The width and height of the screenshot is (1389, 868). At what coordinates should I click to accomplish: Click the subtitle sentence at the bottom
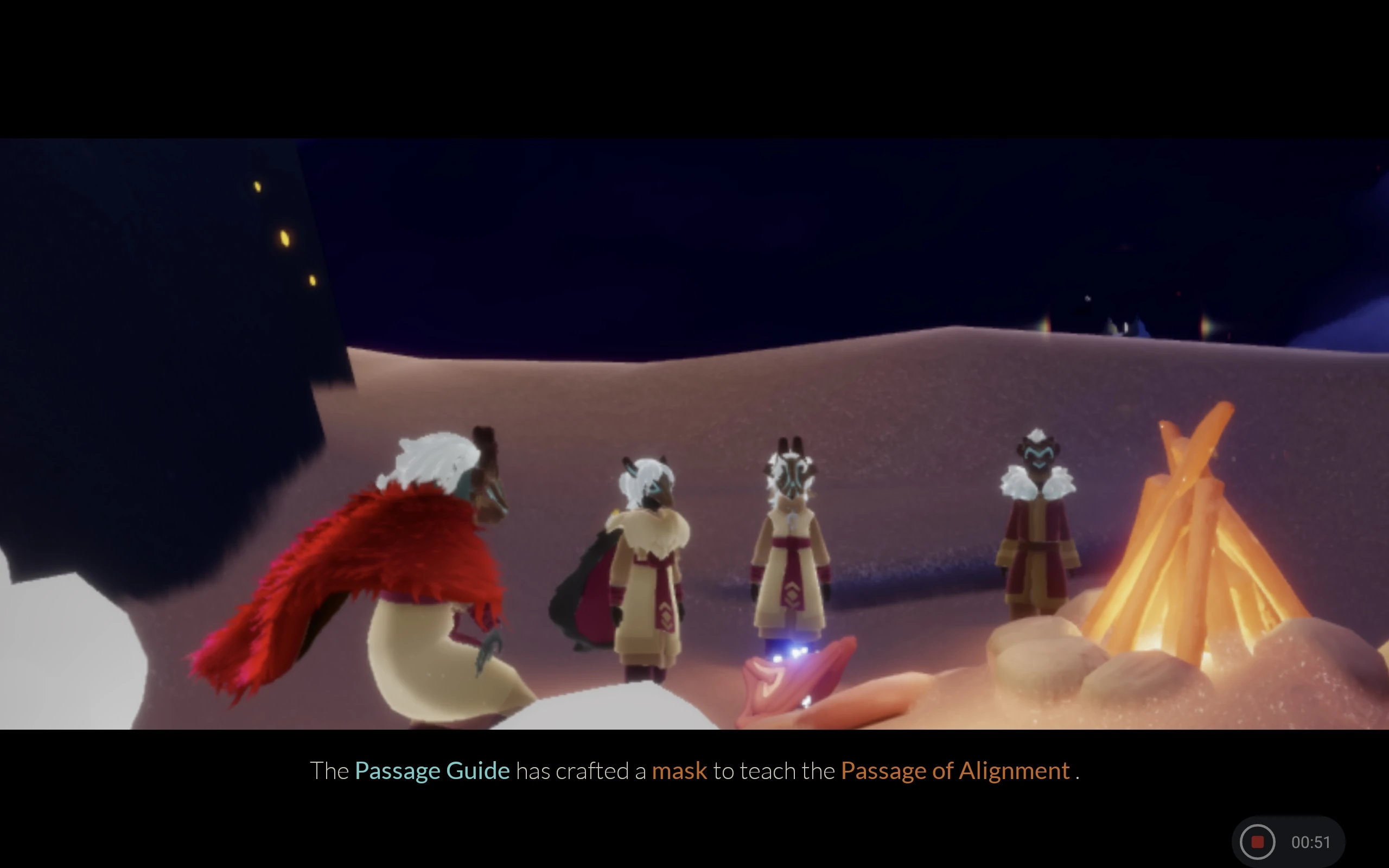pos(694,771)
